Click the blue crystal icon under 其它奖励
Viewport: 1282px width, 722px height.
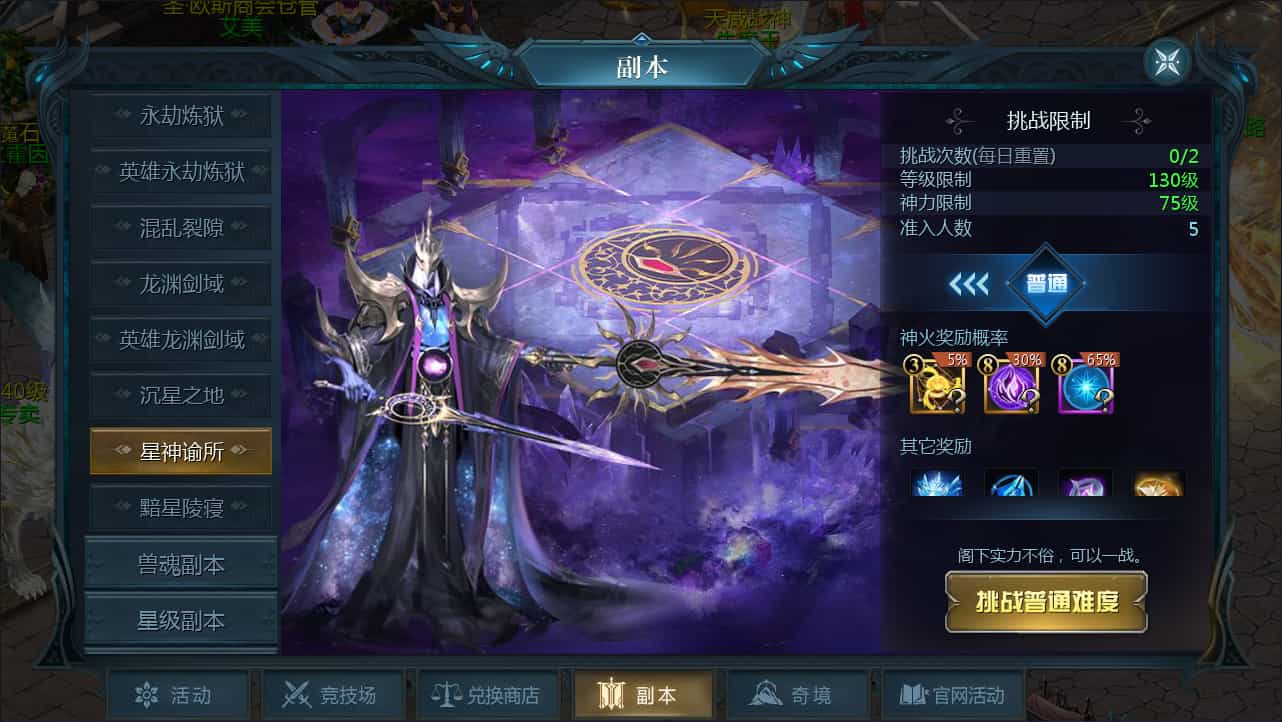click(x=937, y=486)
